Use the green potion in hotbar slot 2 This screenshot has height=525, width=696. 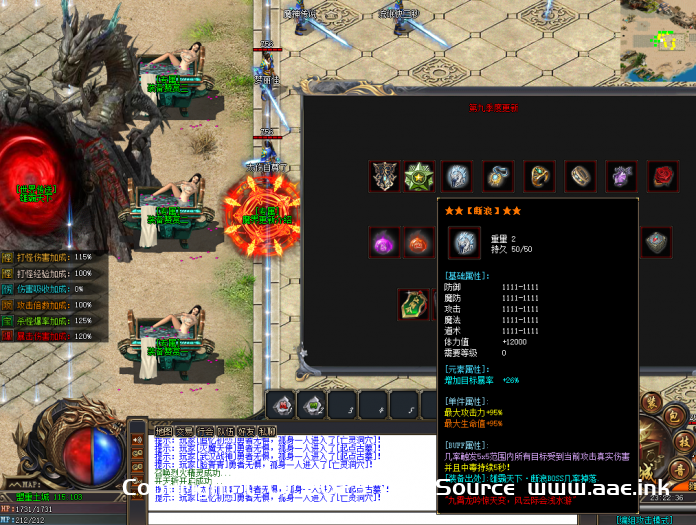315,405
